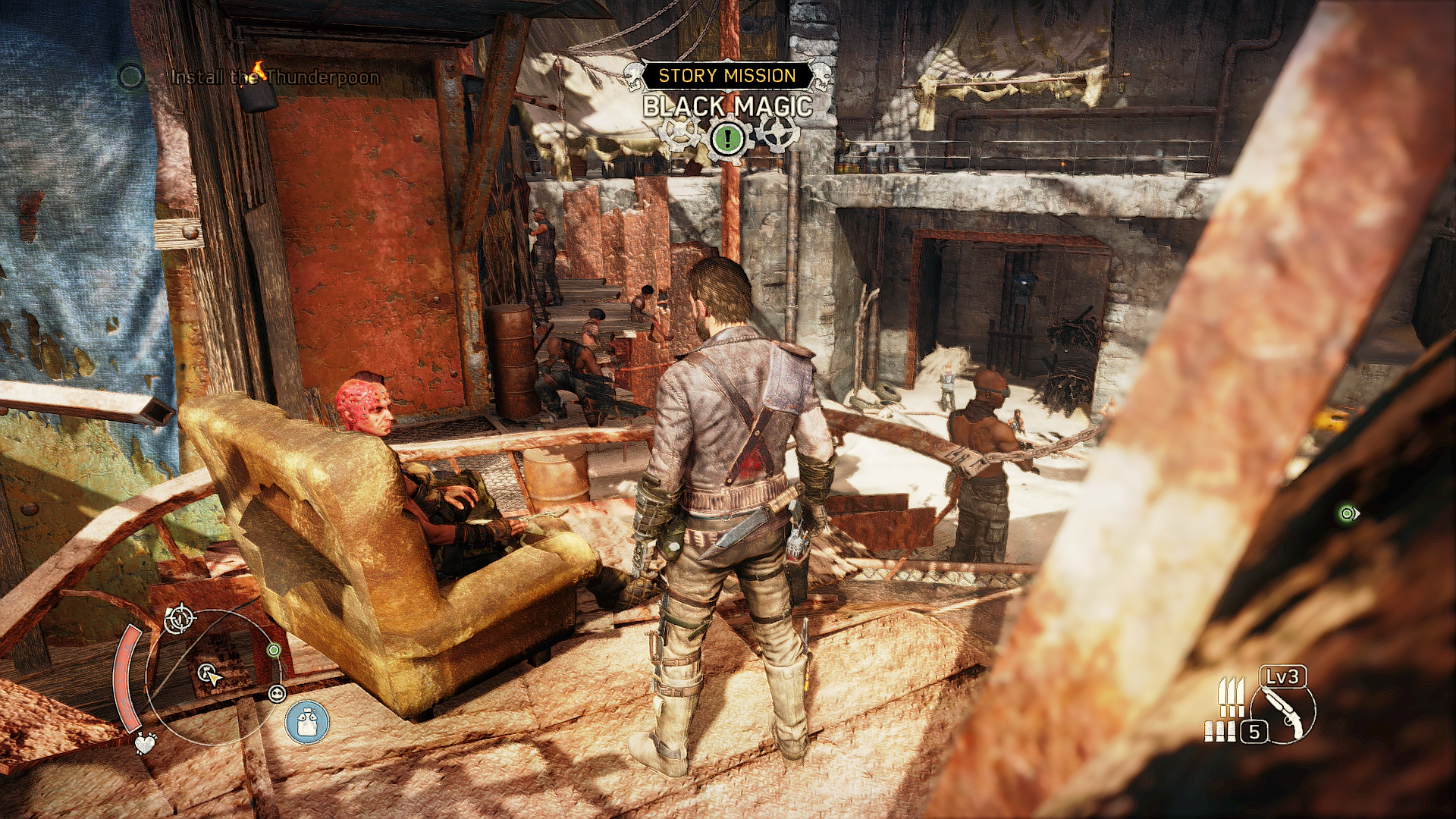
Task: Click the white heart health icon
Action: tap(145, 742)
